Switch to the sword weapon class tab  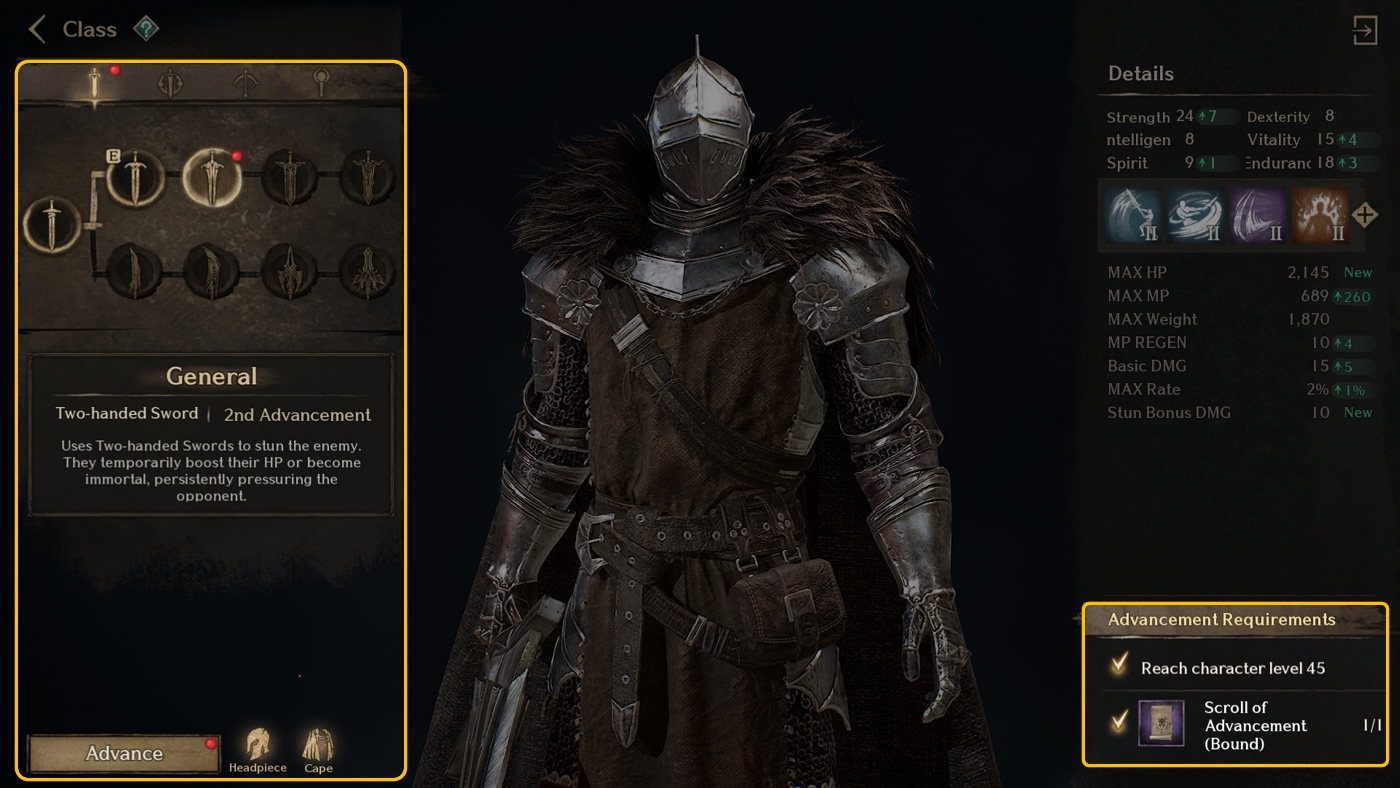[96, 83]
